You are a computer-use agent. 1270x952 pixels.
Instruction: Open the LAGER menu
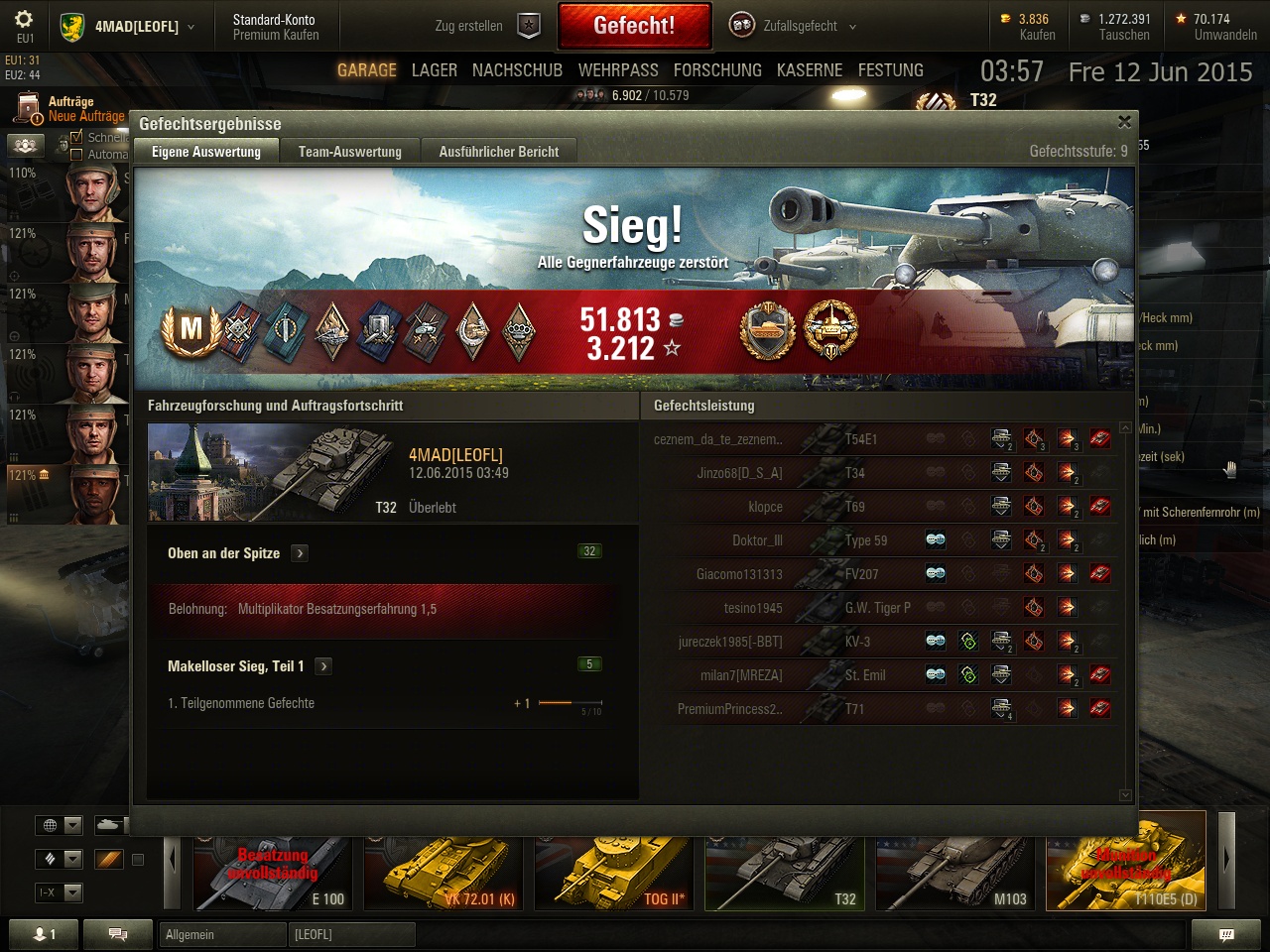[x=434, y=70]
